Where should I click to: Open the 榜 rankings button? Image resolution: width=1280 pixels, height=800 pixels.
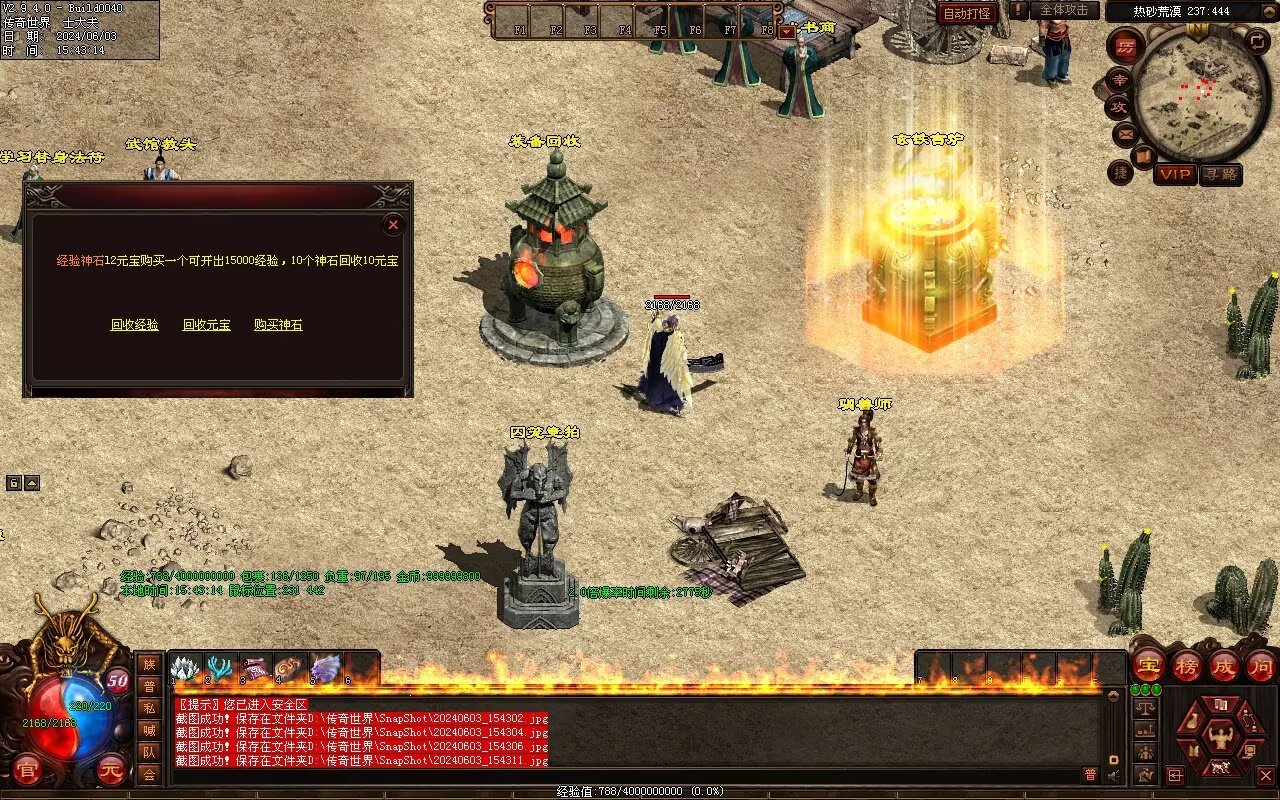tap(1186, 664)
